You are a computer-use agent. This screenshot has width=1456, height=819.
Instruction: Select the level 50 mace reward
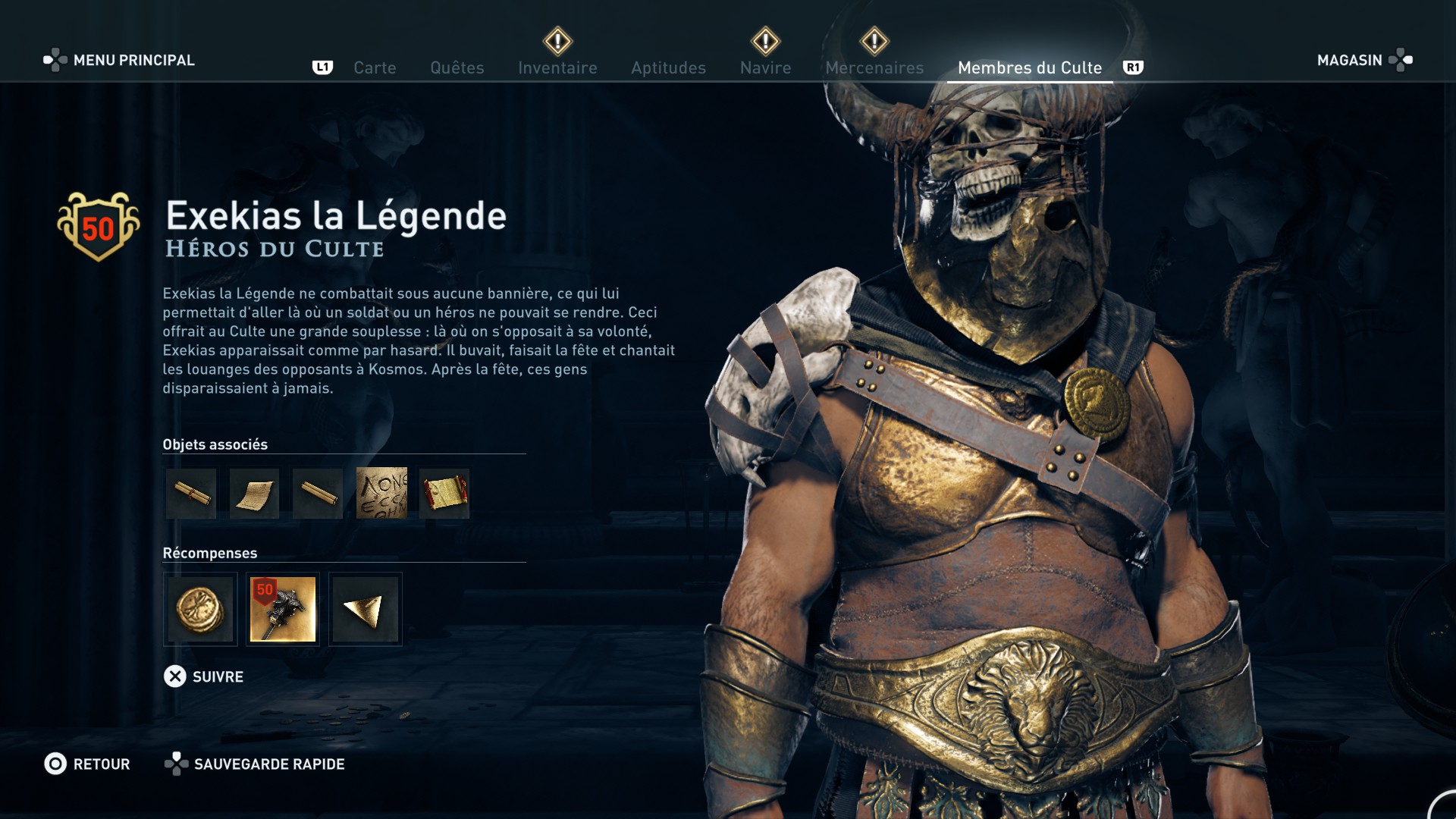click(283, 609)
